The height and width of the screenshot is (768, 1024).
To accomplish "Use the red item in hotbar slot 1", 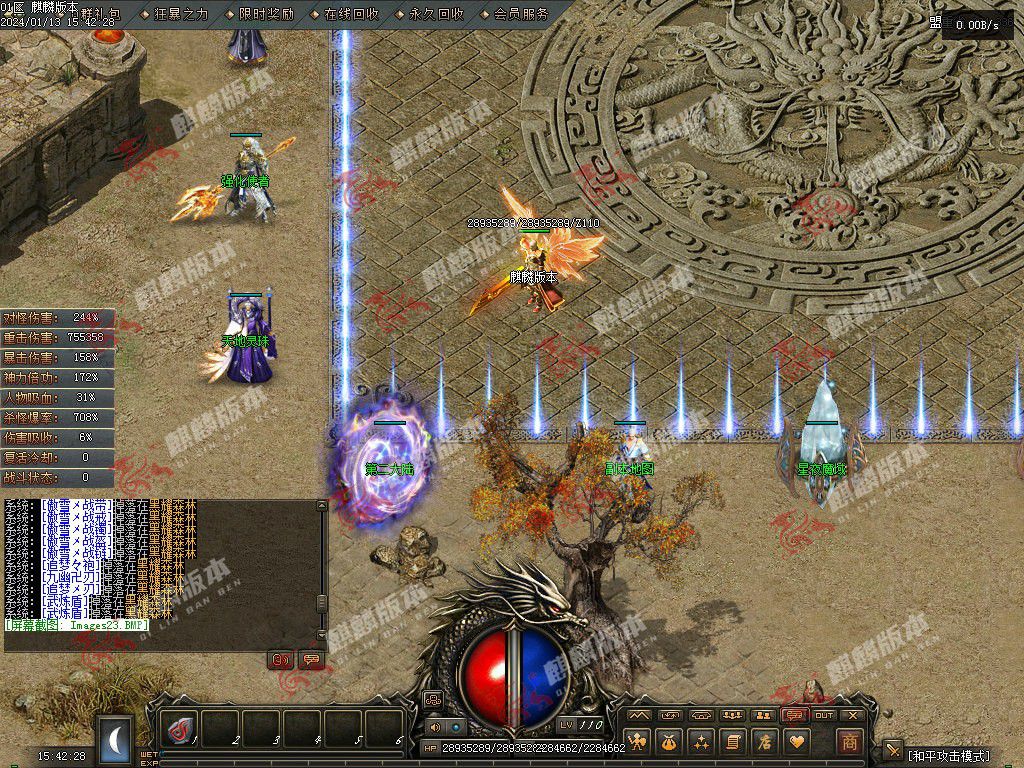I will click(180, 731).
